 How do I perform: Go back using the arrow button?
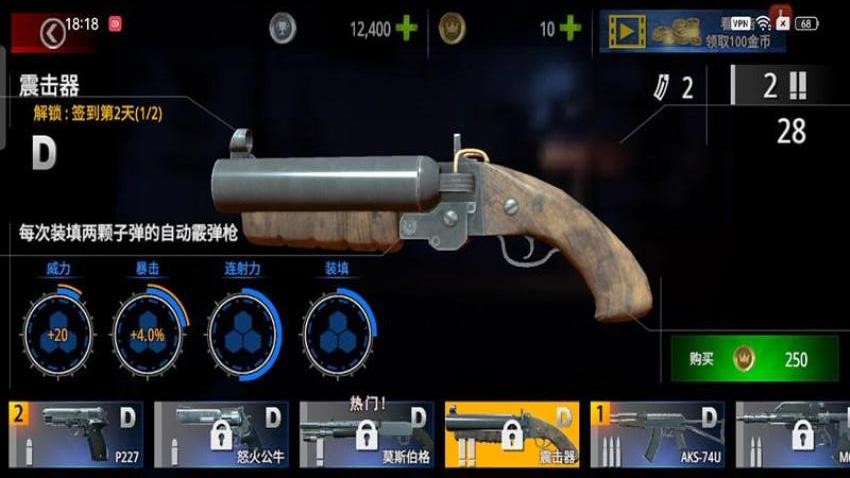[x=52, y=32]
